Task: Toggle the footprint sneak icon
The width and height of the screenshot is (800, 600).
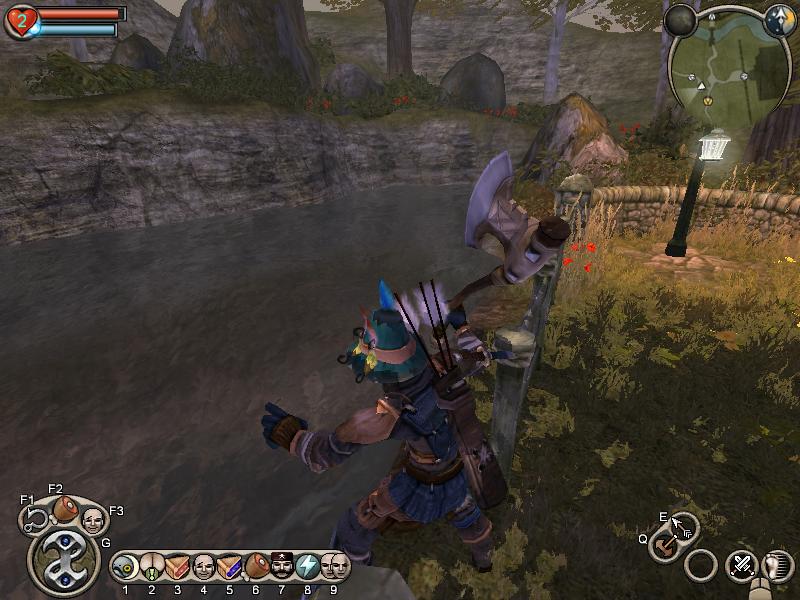Action: pyautogui.click(x=775, y=566)
